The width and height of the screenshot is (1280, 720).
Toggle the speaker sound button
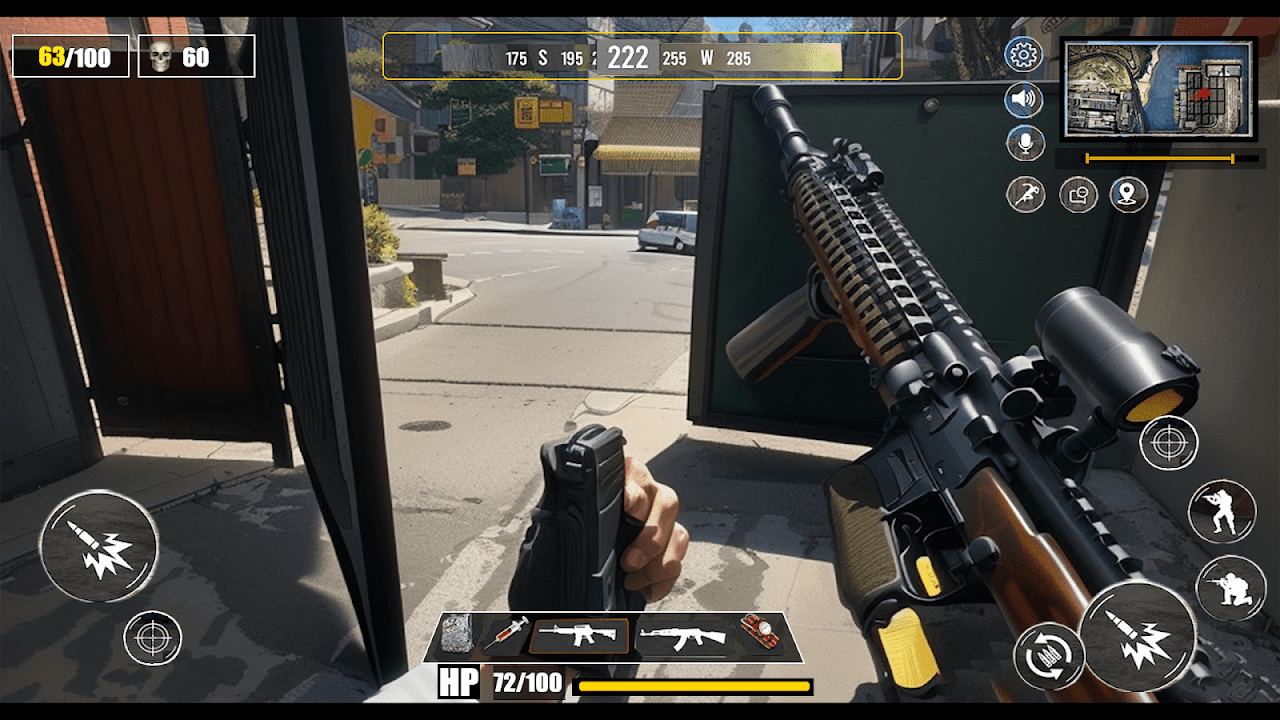point(1024,100)
